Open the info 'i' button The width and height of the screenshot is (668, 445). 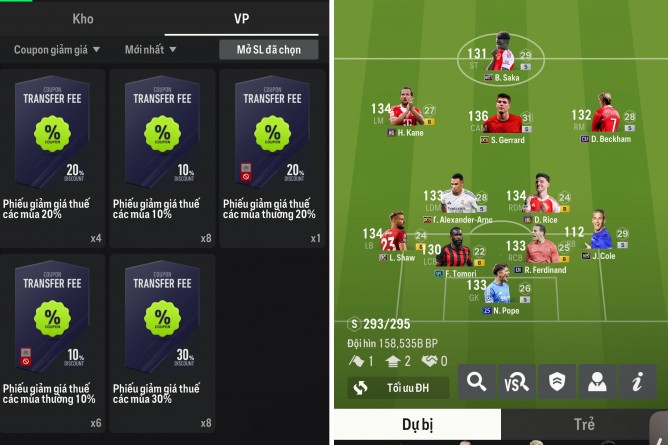pyautogui.click(x=636, y=382)
